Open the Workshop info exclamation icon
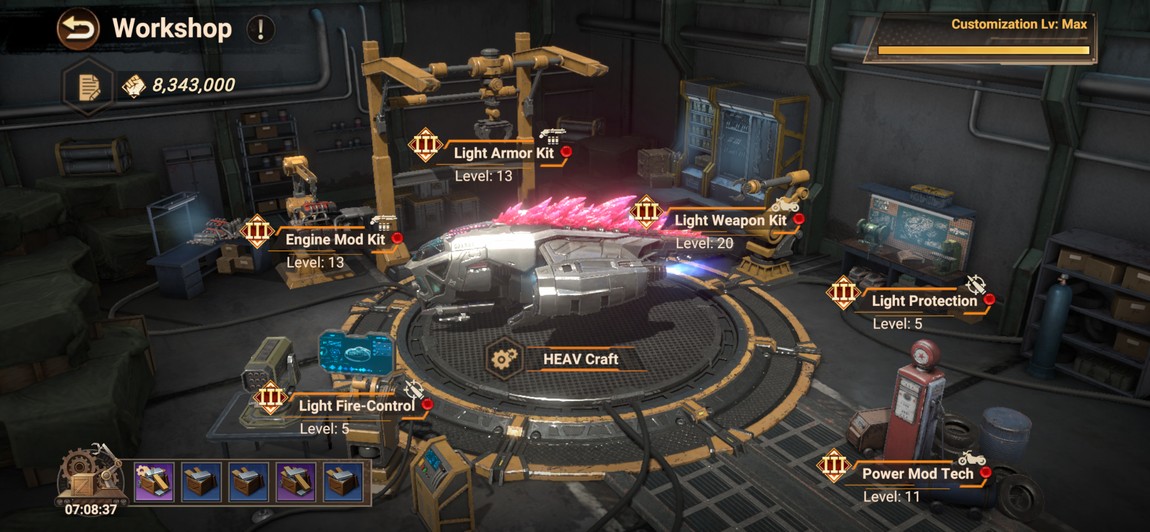The image size is (1150, 532). click(x=259, y=29)
